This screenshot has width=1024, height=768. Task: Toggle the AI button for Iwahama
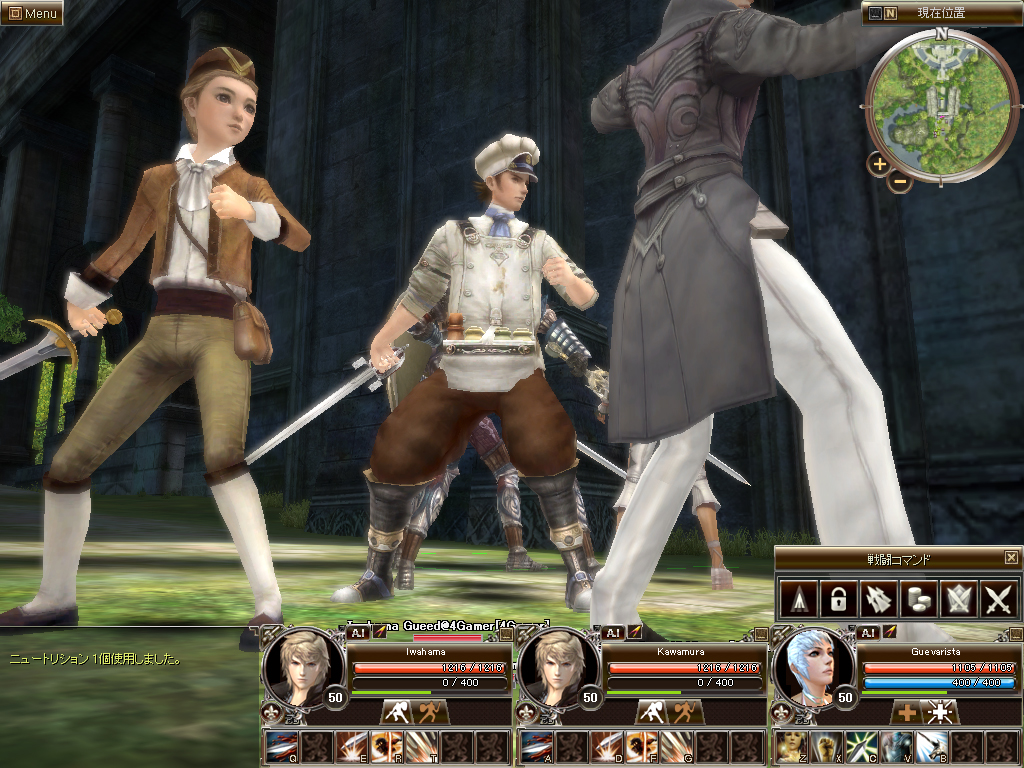tap(358, 632)
